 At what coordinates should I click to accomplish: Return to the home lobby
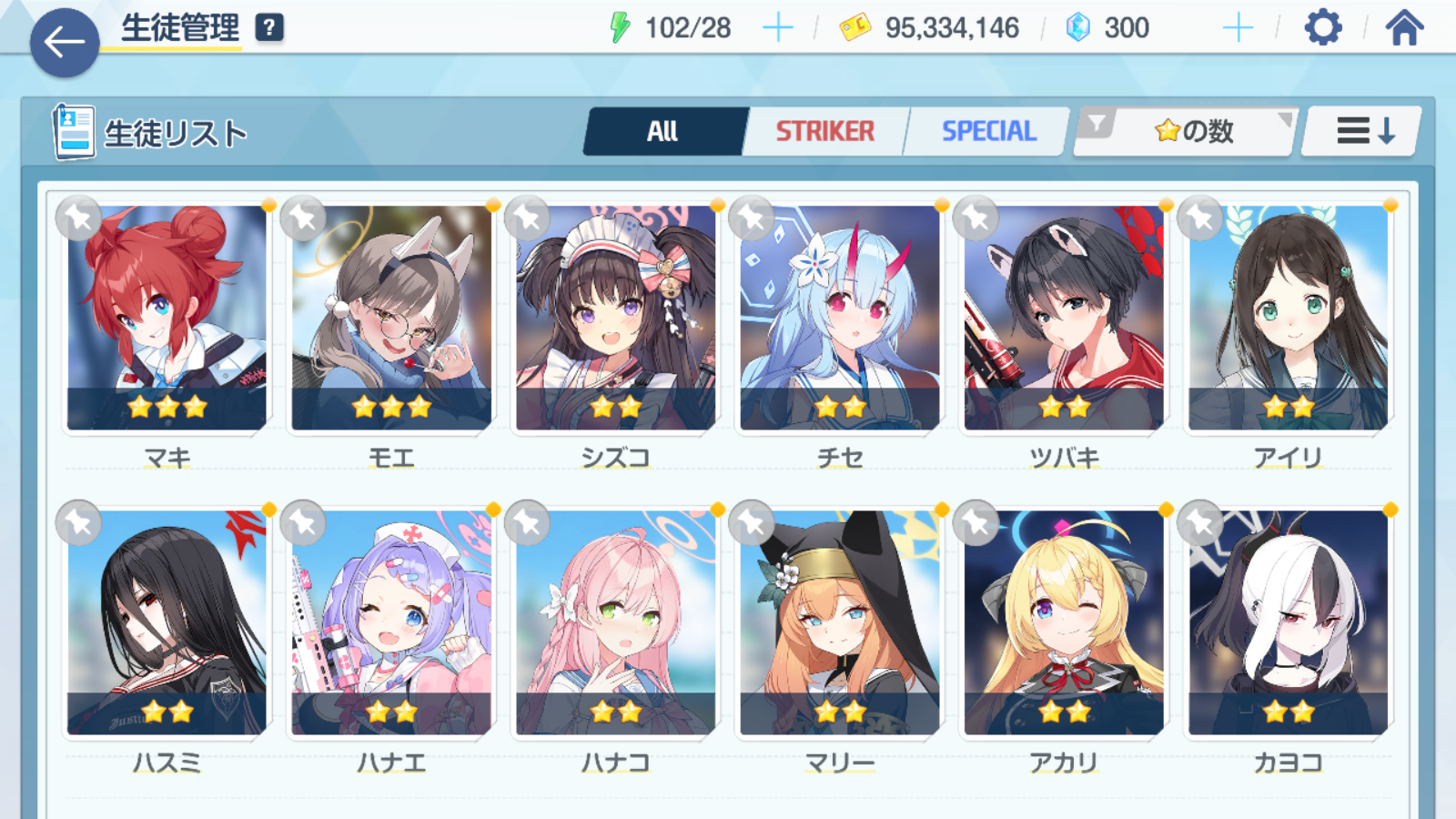1404,28
